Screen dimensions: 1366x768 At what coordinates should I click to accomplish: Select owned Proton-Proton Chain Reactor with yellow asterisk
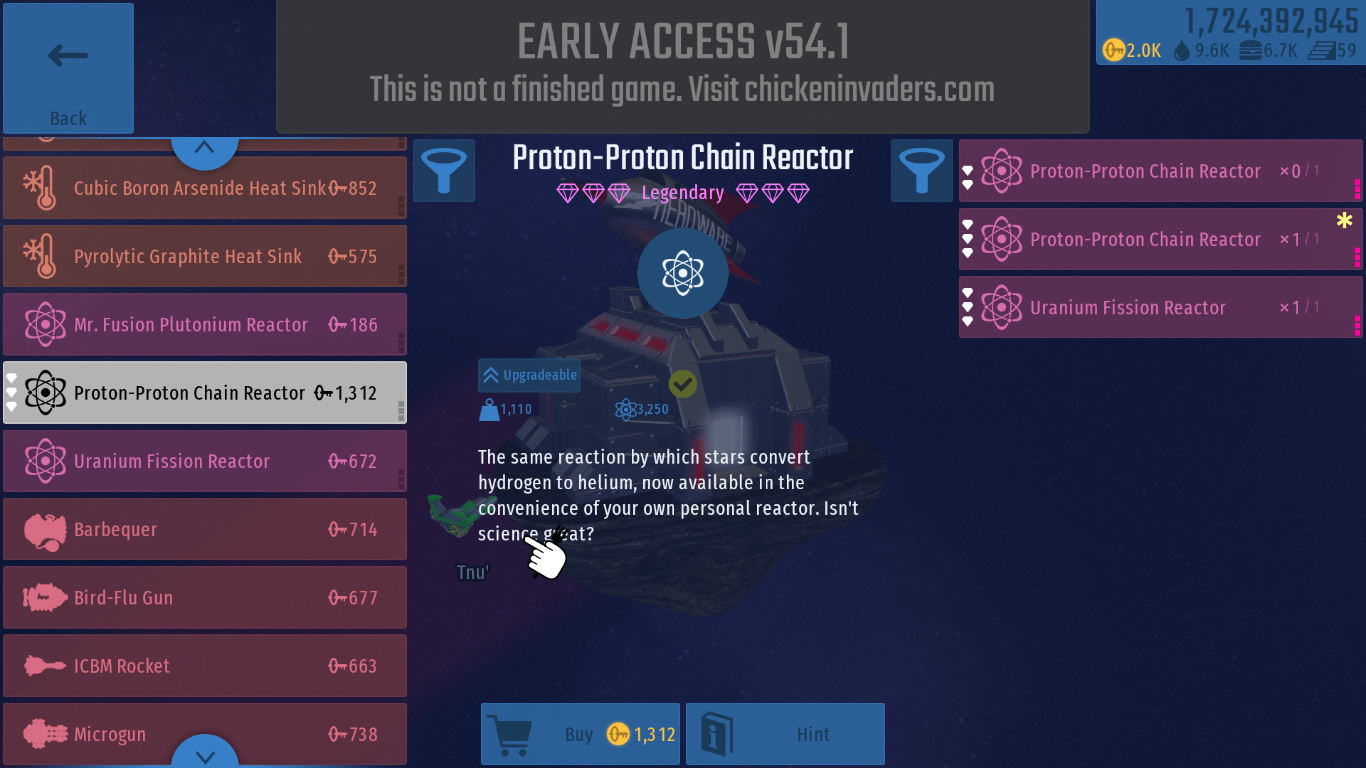point(1160,239)
